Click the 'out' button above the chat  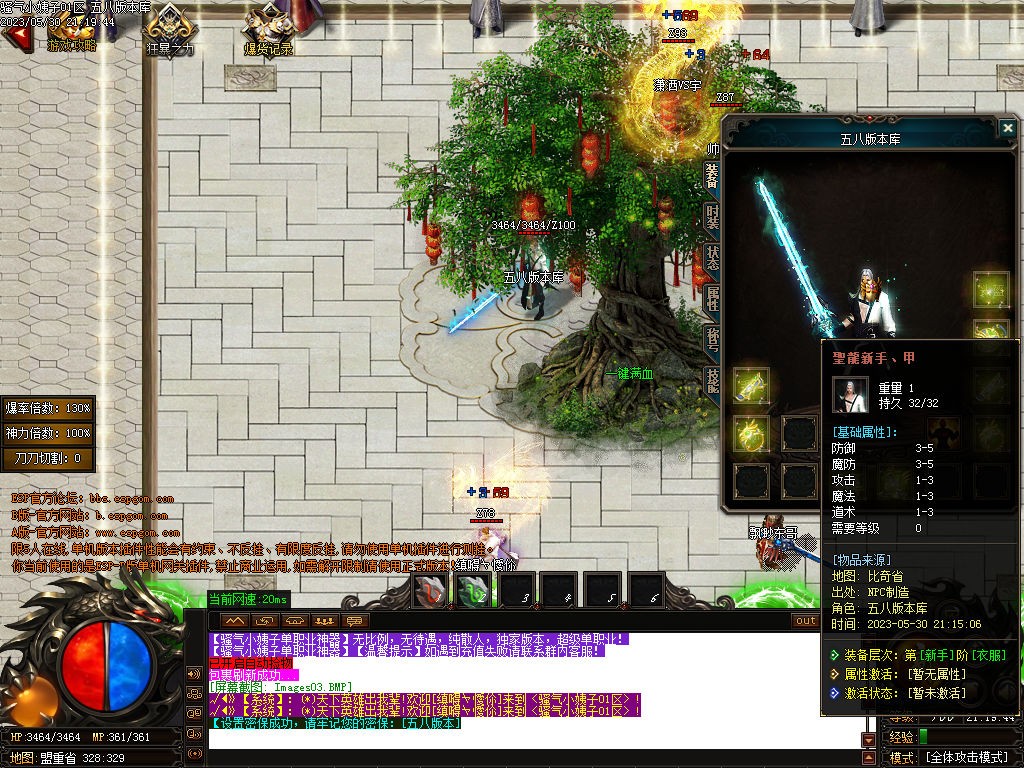(x=805, y=620)
